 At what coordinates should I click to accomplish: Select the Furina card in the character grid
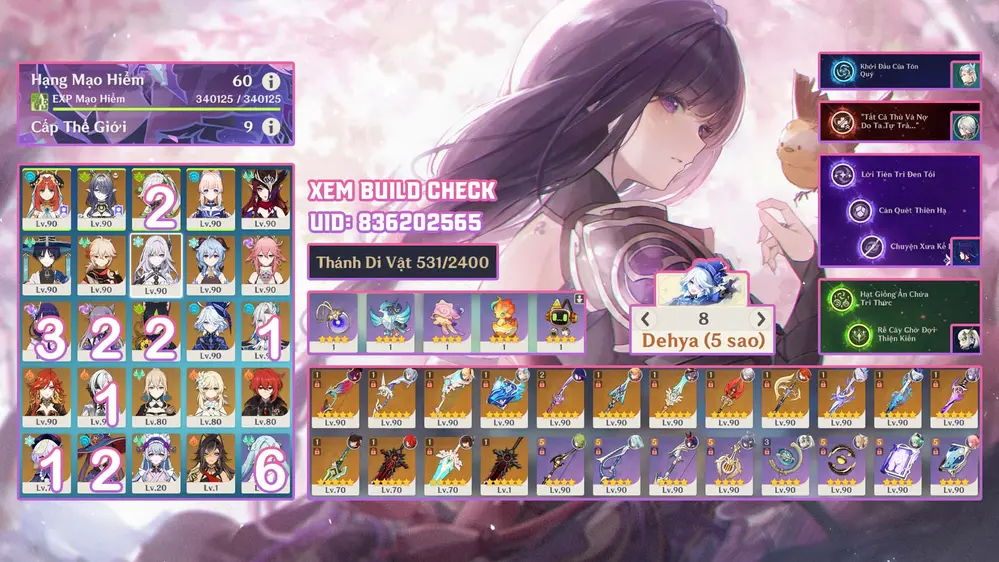point(211,330)
